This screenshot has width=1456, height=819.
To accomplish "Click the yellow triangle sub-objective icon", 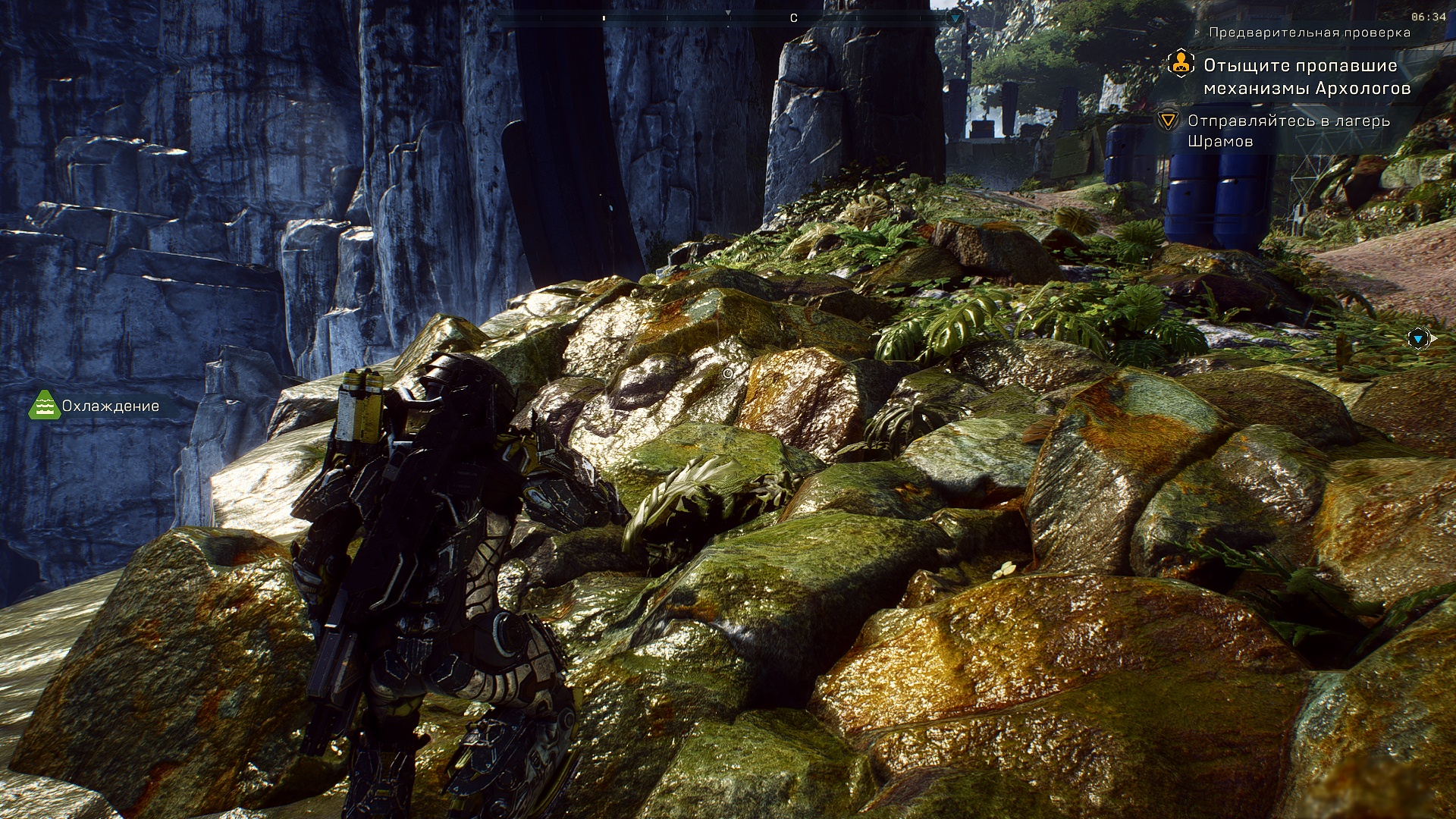I will pyautogui.click(x=1168, y=121).
